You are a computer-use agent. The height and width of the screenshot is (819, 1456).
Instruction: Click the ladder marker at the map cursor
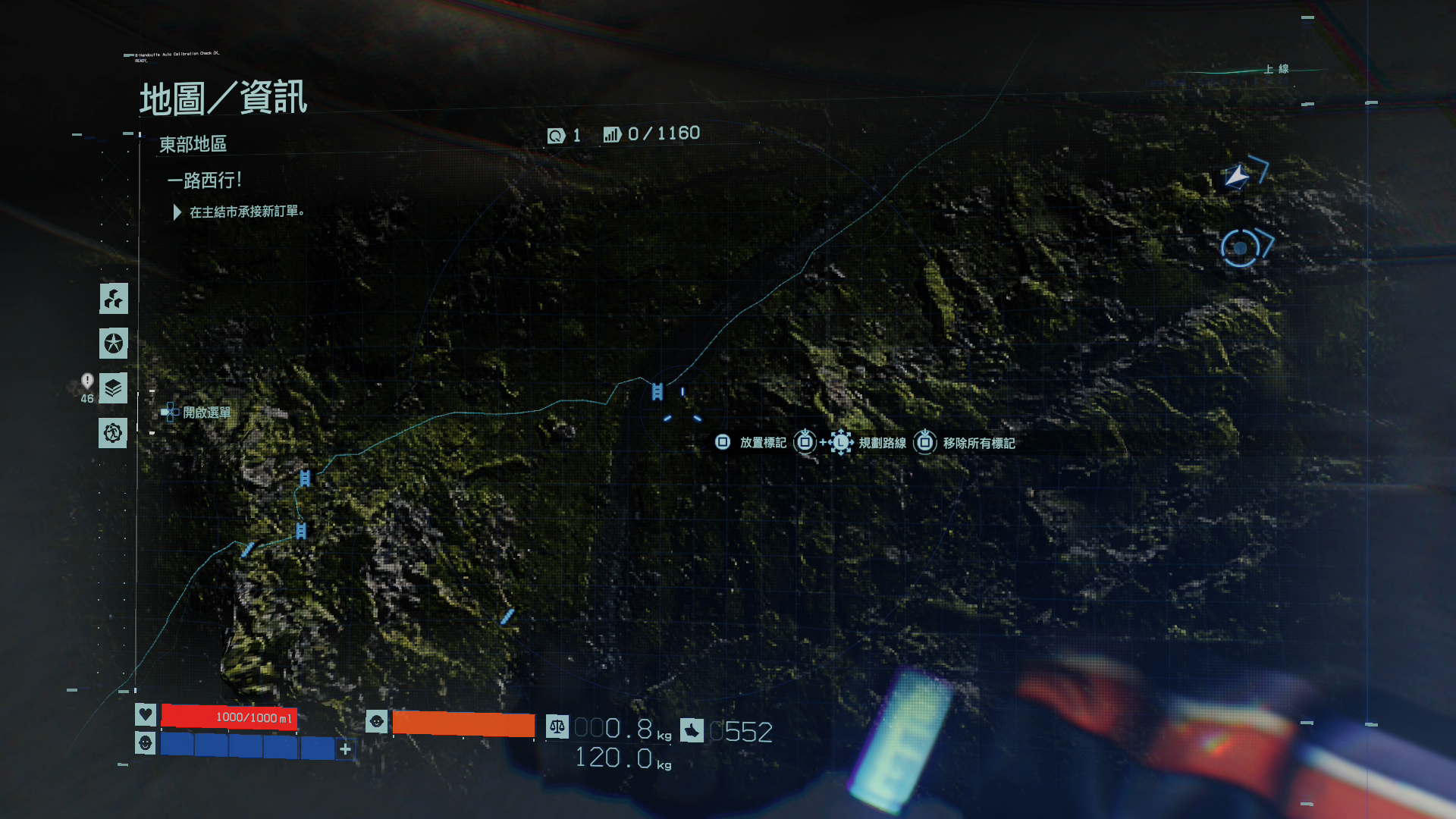657,391
